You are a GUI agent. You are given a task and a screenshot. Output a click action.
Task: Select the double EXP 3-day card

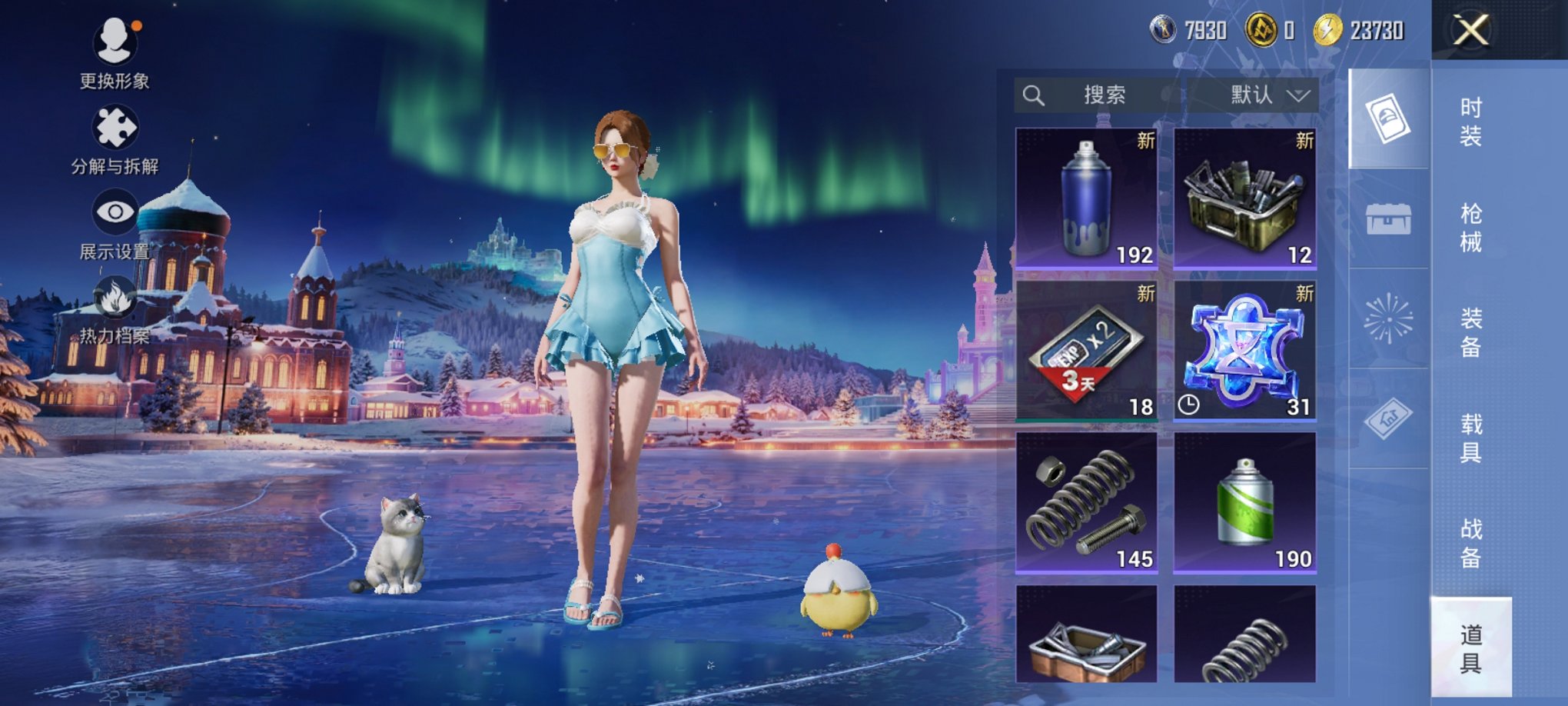1086,350
